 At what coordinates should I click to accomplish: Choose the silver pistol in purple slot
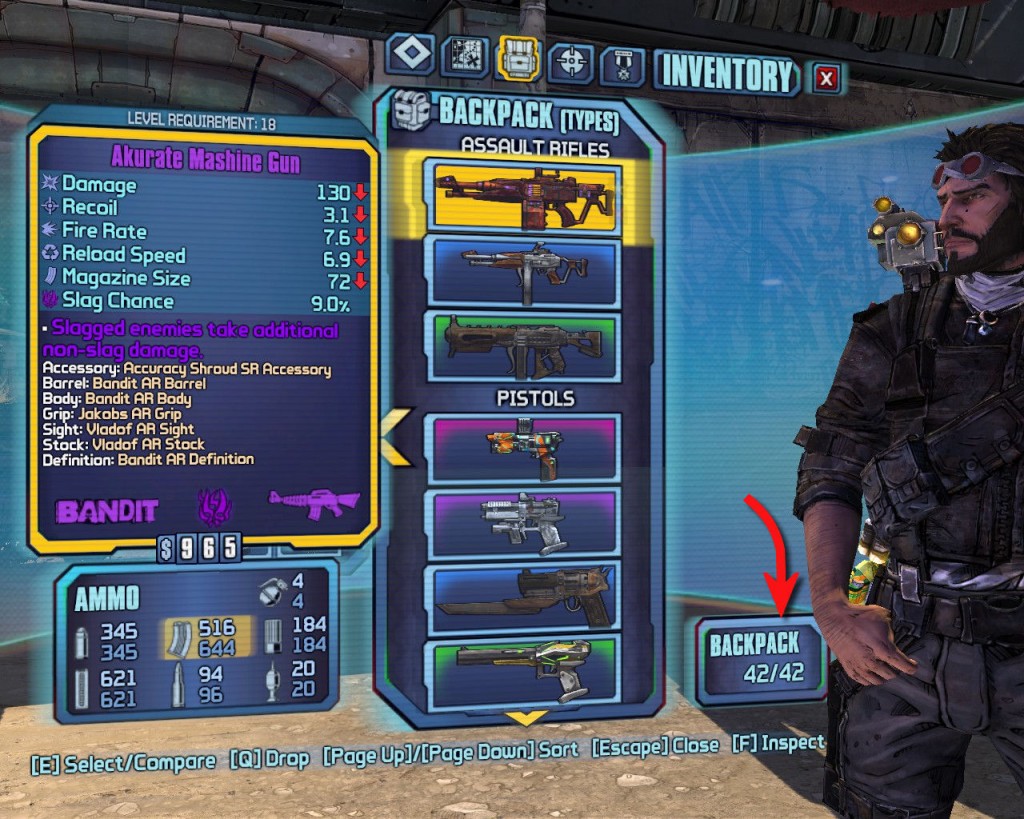526,521
